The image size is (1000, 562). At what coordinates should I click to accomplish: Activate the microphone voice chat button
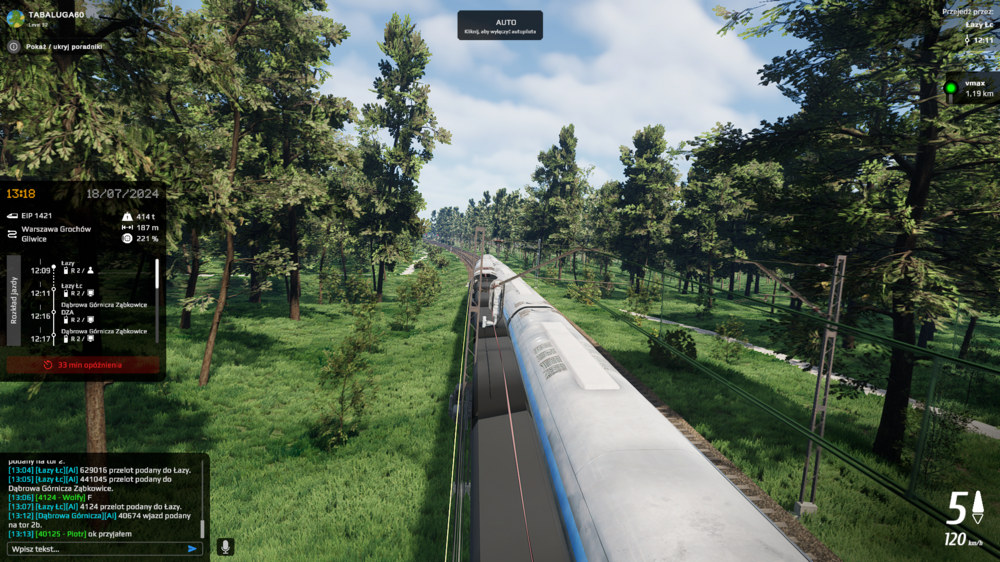click(225, 547)
